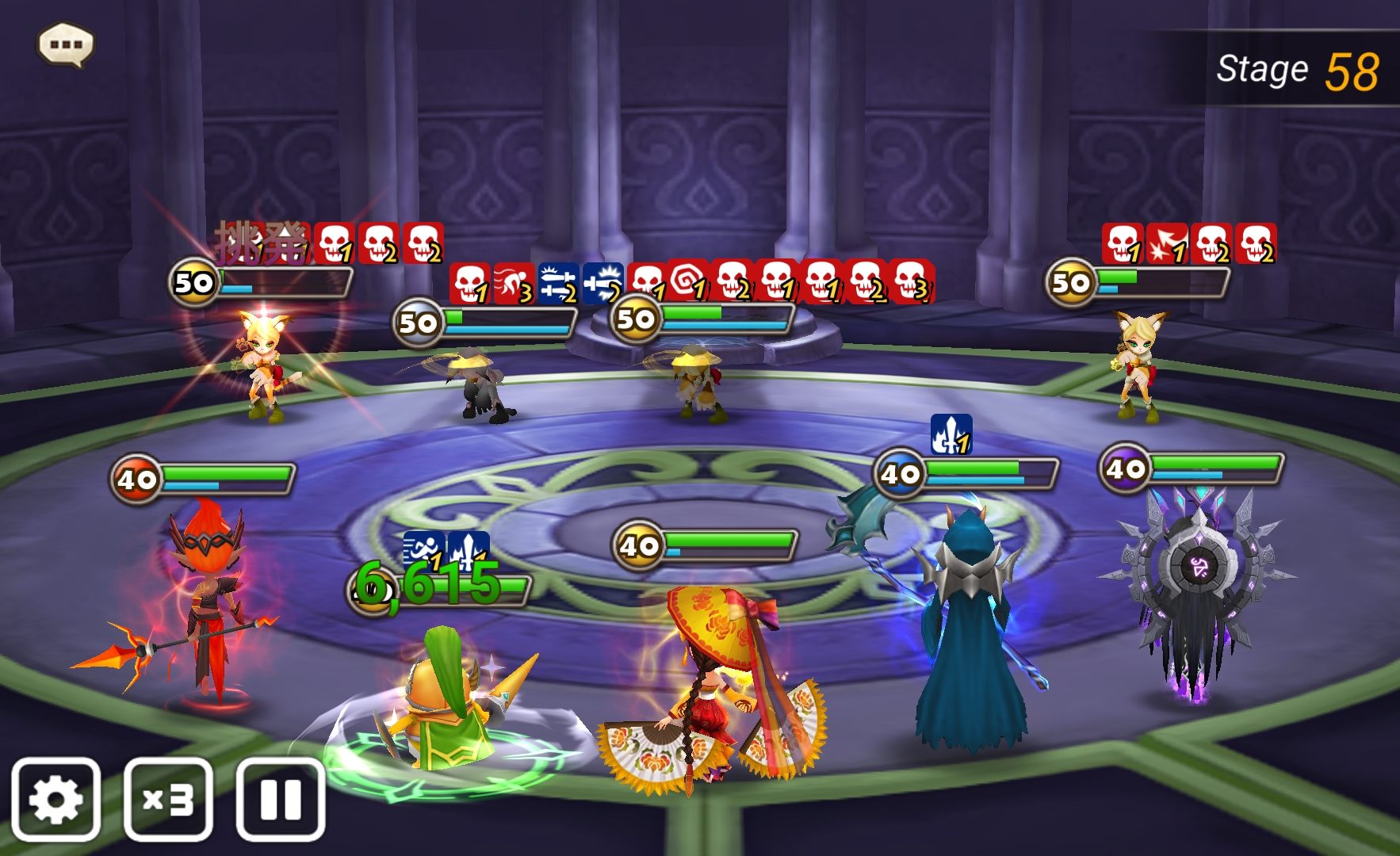1400x856 pixels.
Task: Open the chat speech bubble
Action: [x=66, y=44]
